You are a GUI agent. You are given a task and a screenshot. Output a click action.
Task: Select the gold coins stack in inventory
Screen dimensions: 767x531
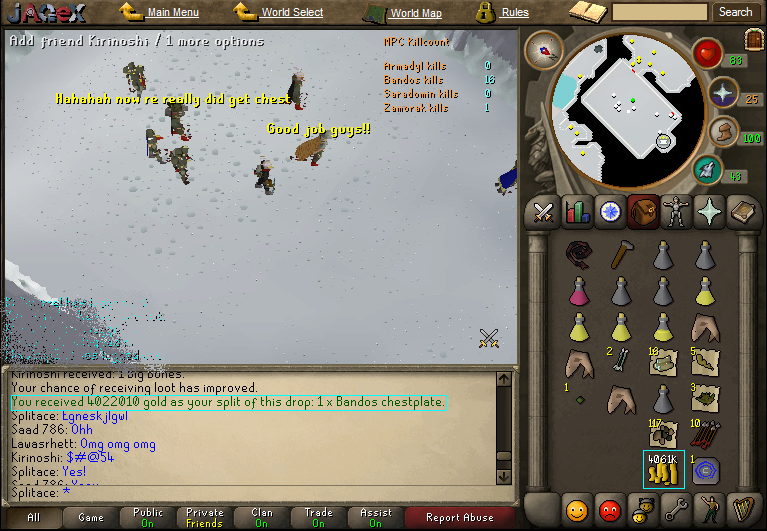pos(663,469)
